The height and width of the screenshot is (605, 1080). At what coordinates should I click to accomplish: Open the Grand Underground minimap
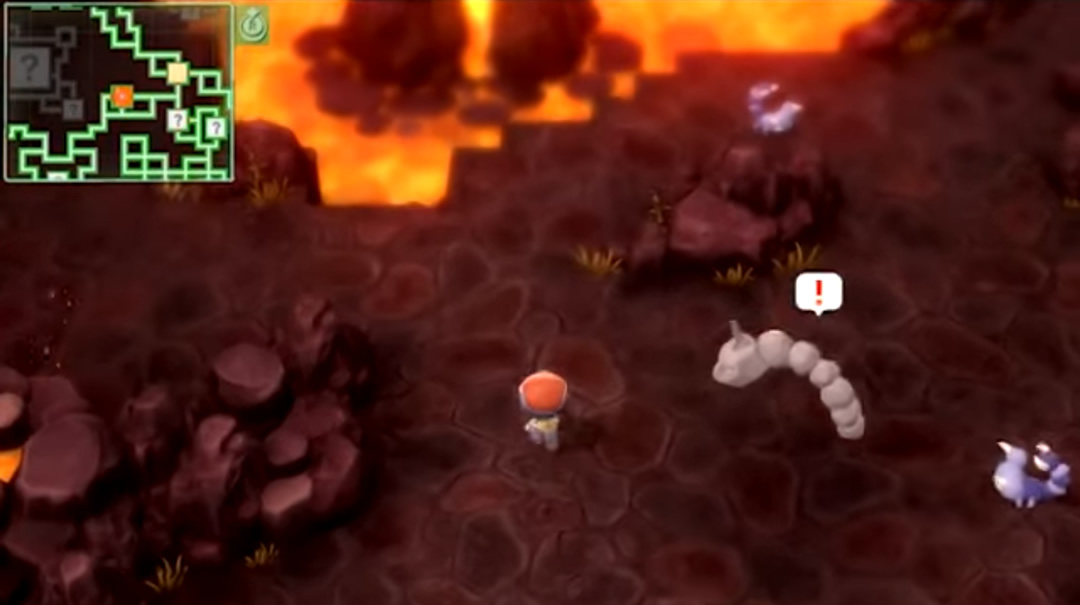click(x=119, y=93)
